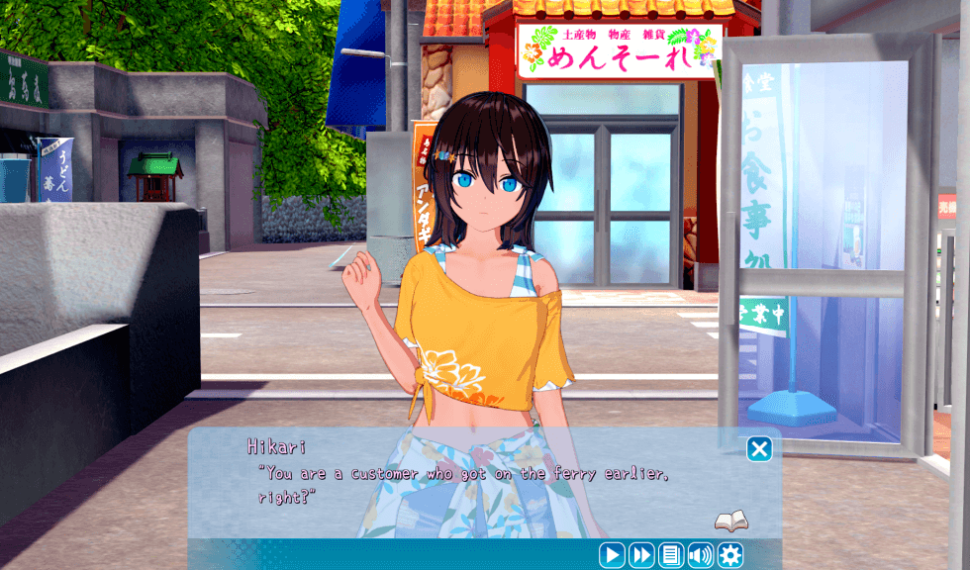Open the text log with the document icon
Screen dimensions: 970x570
pyautogui.click(x=671, y=555)
